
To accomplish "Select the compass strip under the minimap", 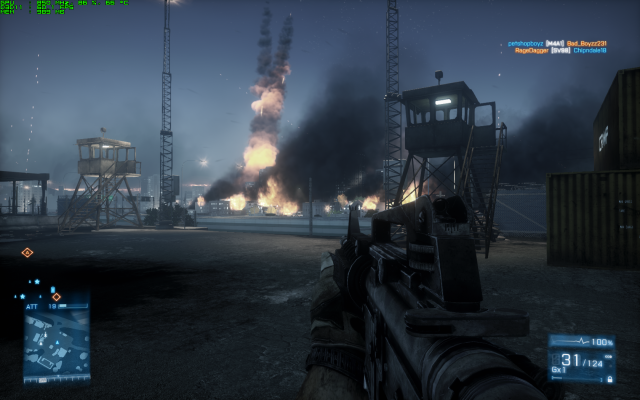I will click(56, 379).
